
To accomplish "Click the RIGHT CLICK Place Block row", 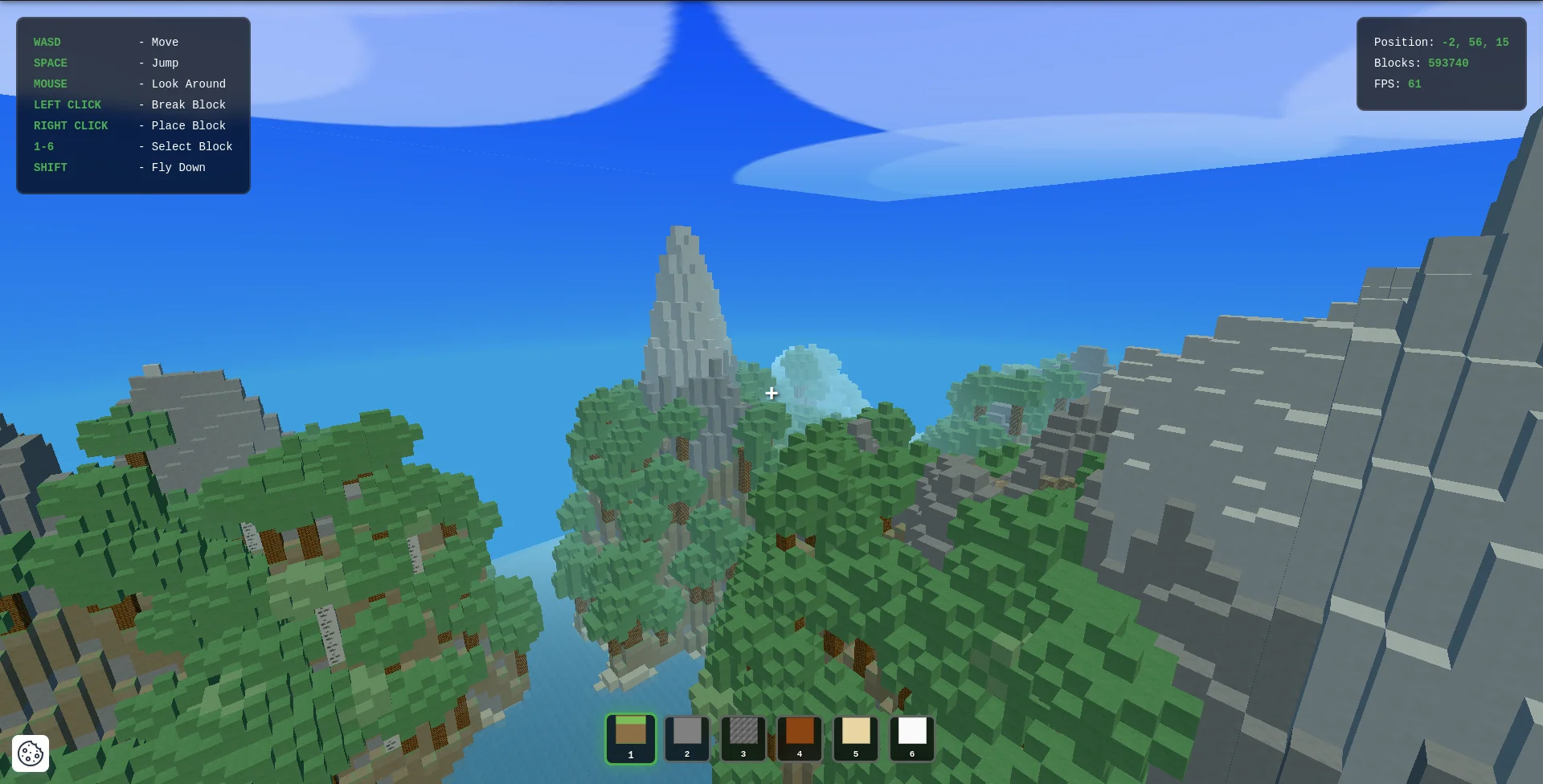I will pos(129,125).
